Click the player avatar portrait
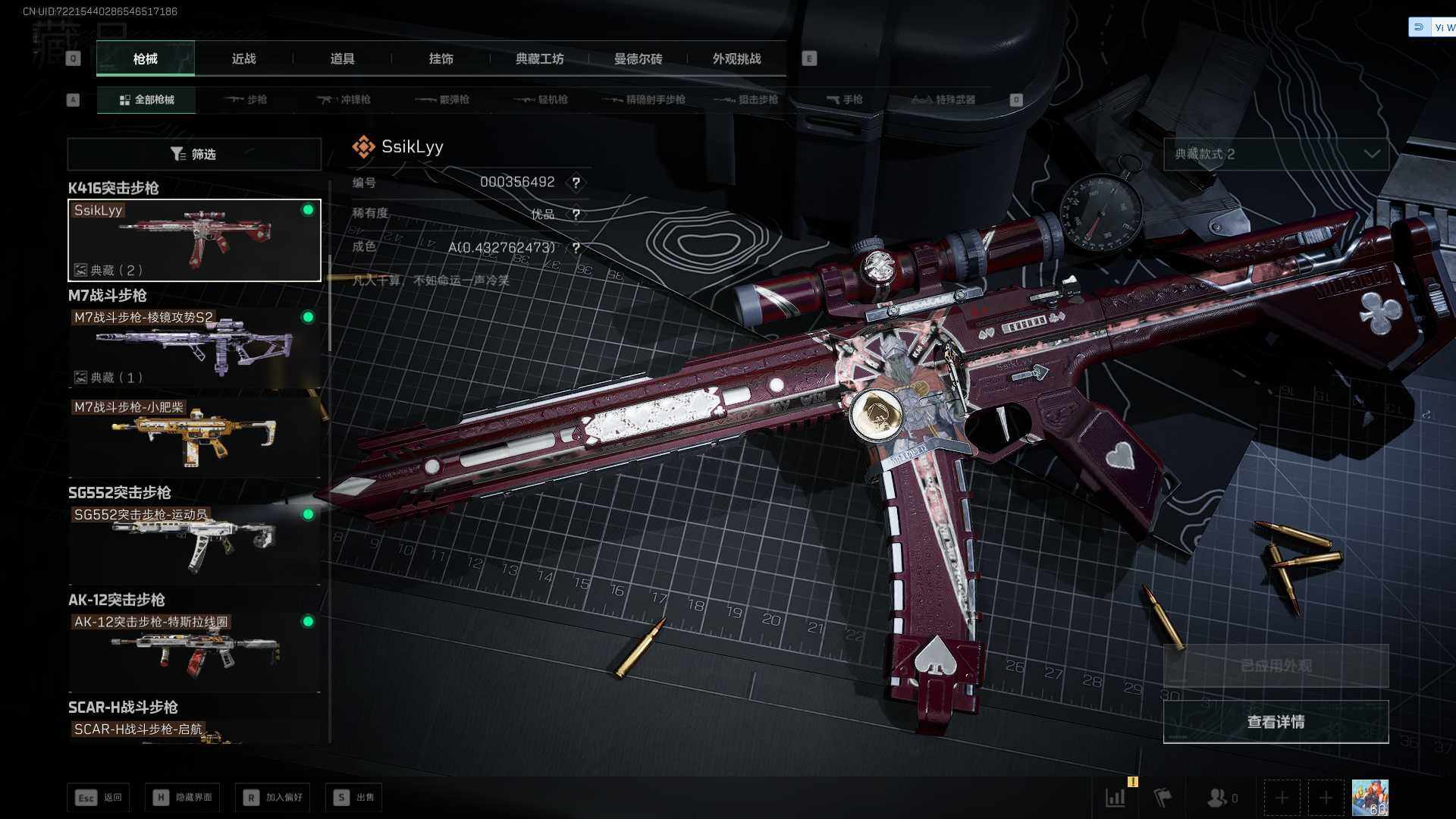The height and width of the screenshot is (819, 1456). click(x=1370, y=798)
